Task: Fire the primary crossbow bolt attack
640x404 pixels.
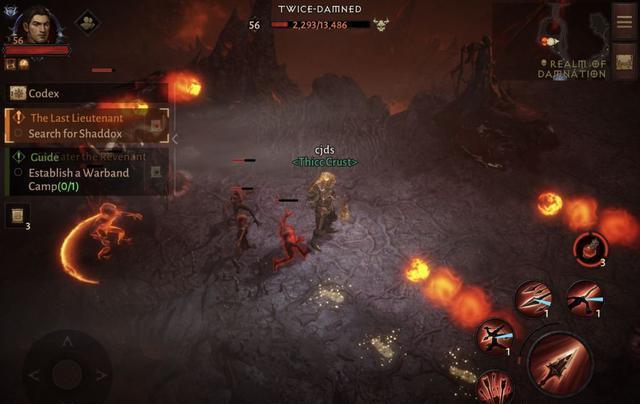Action: coord(561,365)
